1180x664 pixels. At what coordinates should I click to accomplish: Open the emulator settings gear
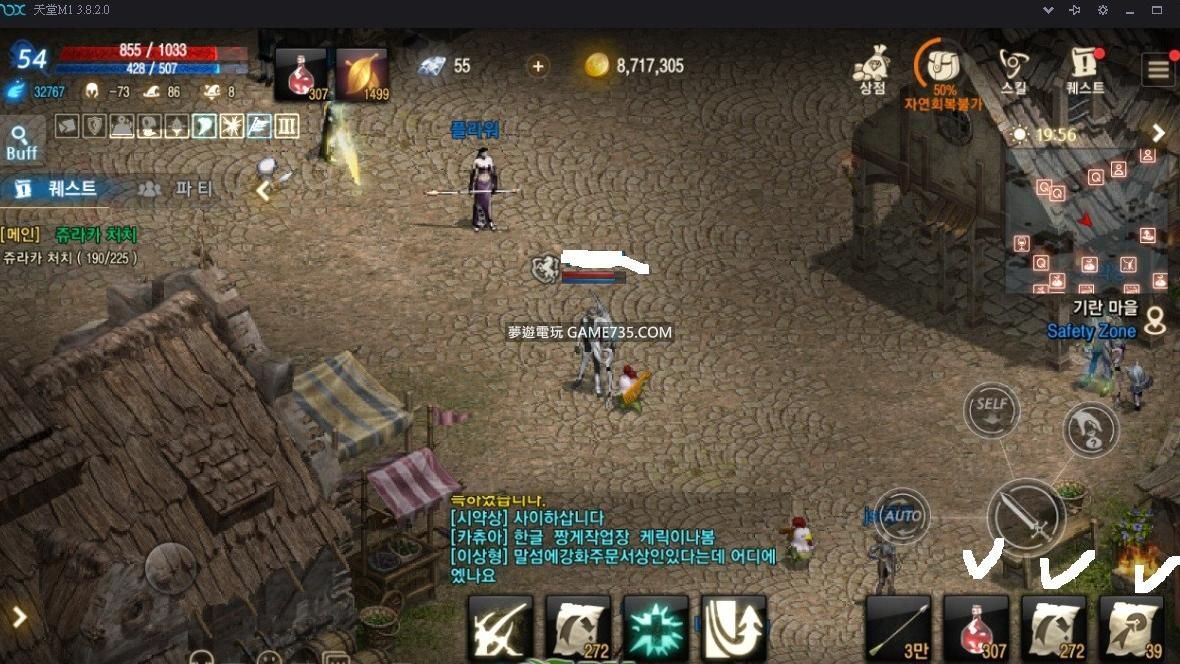1103,10
